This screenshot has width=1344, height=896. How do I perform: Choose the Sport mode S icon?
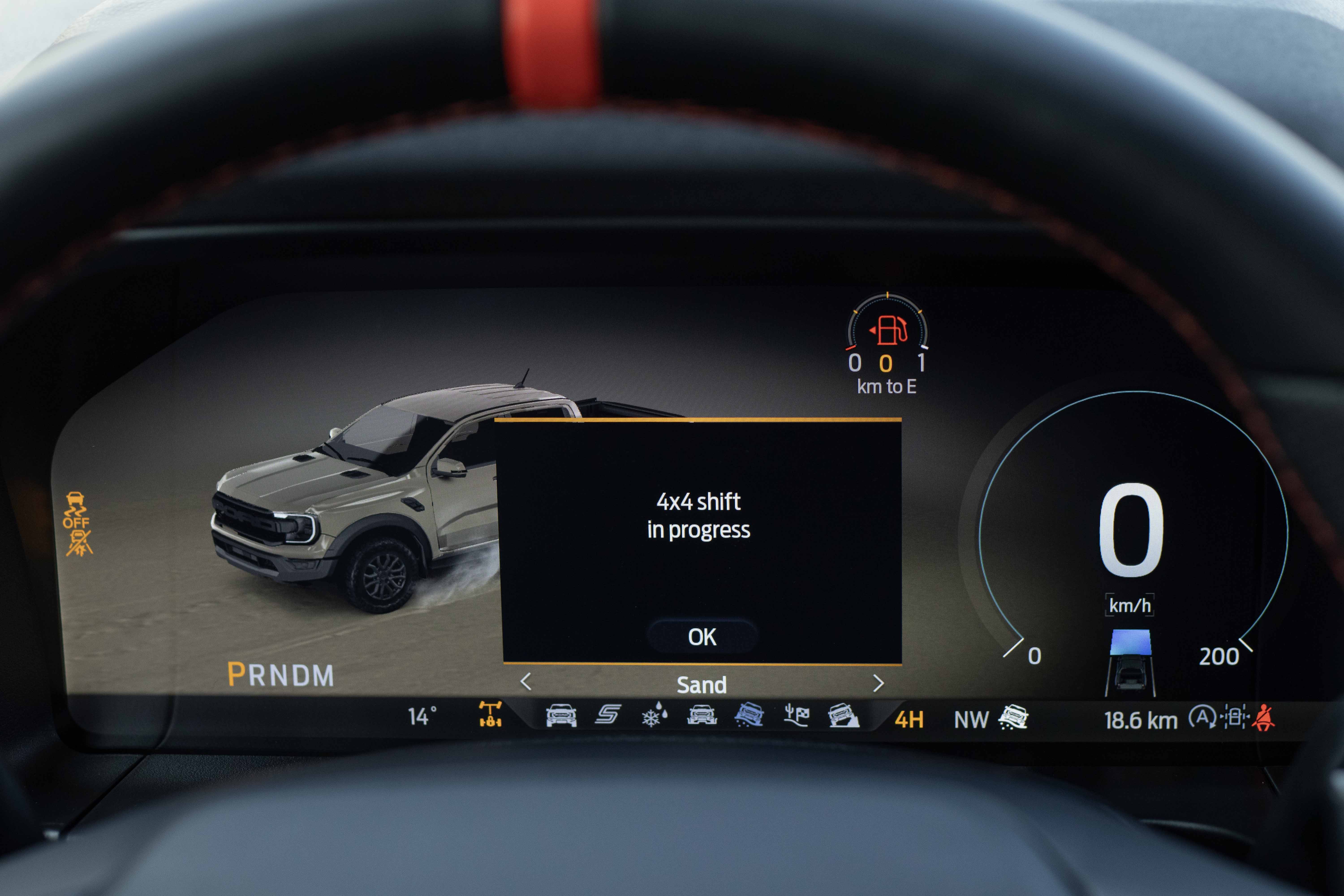tap(607, 714)
